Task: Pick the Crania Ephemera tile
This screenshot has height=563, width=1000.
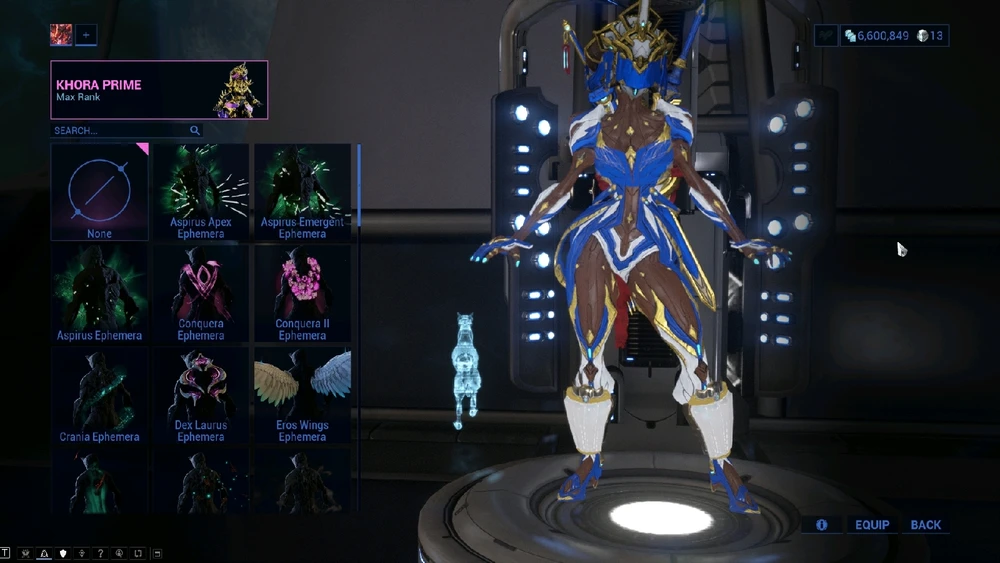Action: tap(99, 395)
